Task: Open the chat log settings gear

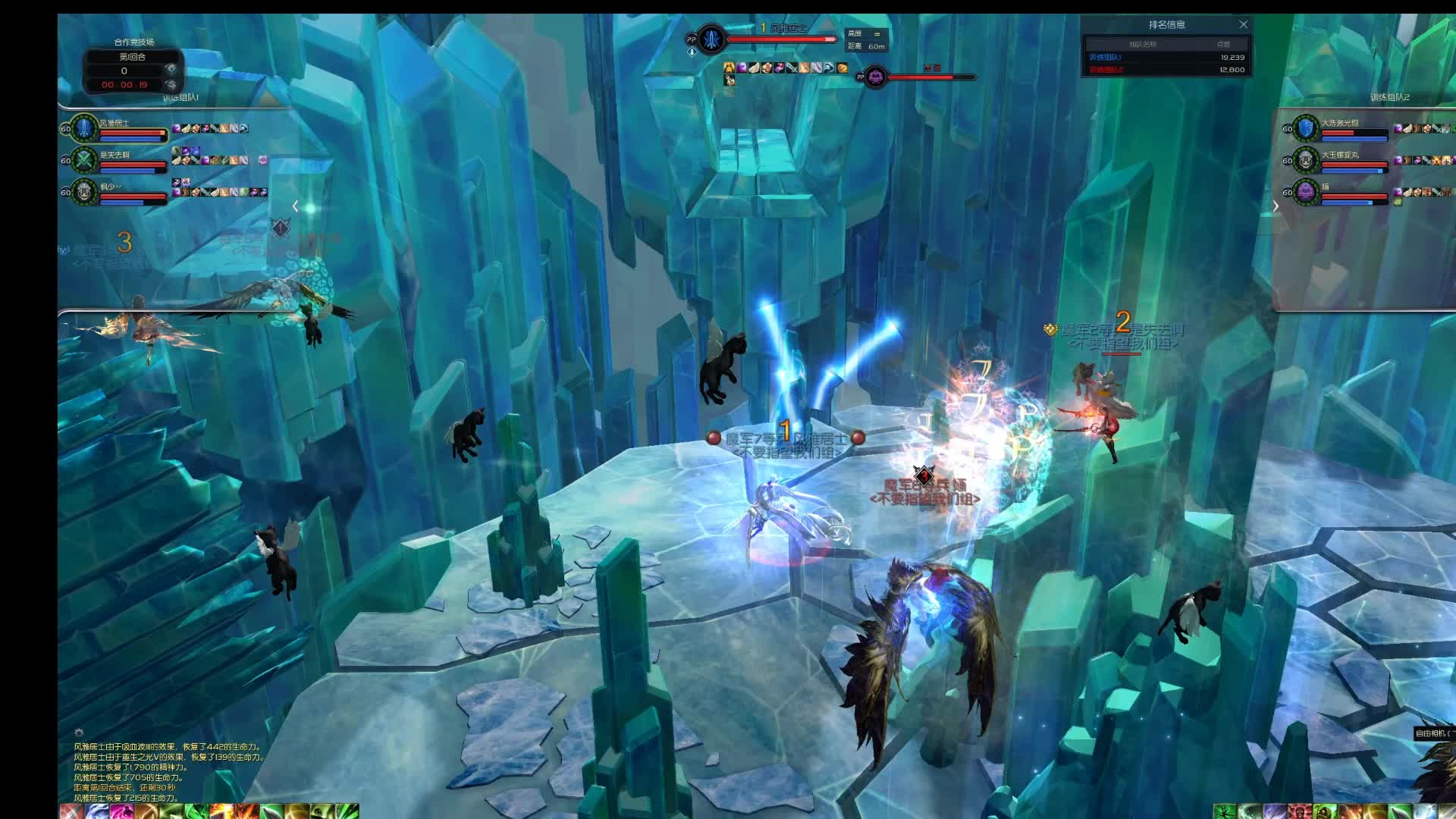Action: point(78,733)
